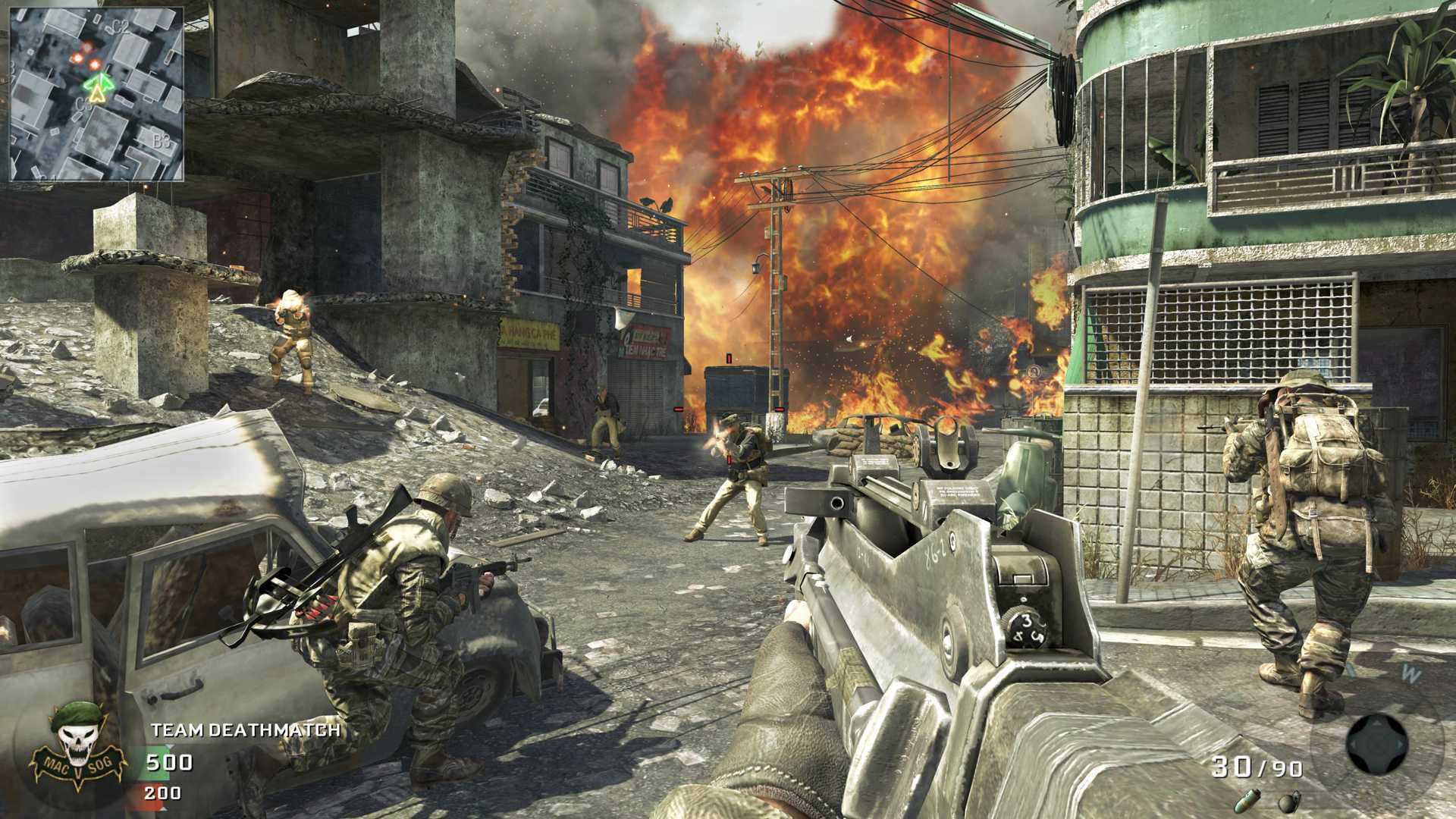Click a red enemy dot on the minimap
This screenshot has width=1456, height=819.
[x=95, y=64]
